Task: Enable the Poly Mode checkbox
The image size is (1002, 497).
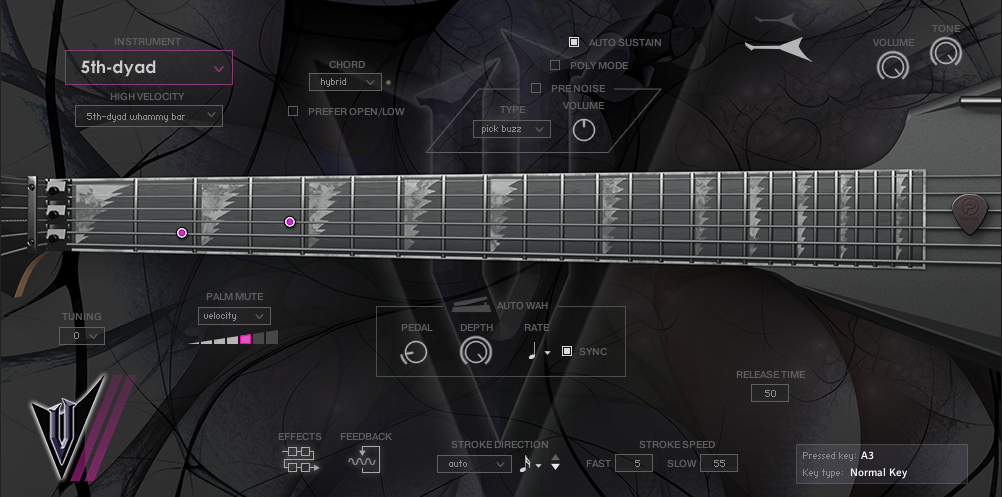Action: 555,66
